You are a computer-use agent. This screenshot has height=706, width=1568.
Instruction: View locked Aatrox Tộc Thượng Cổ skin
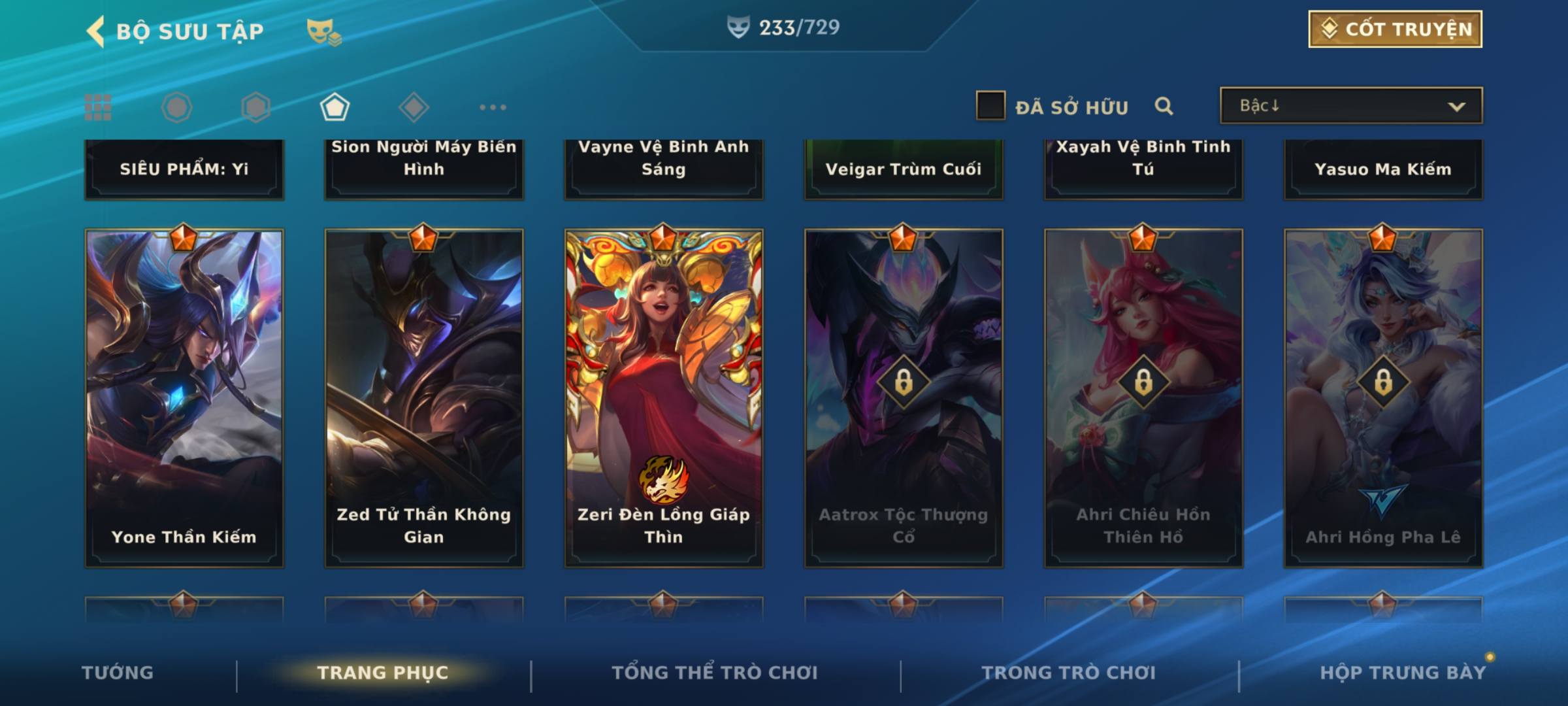[x=904, y=397]
